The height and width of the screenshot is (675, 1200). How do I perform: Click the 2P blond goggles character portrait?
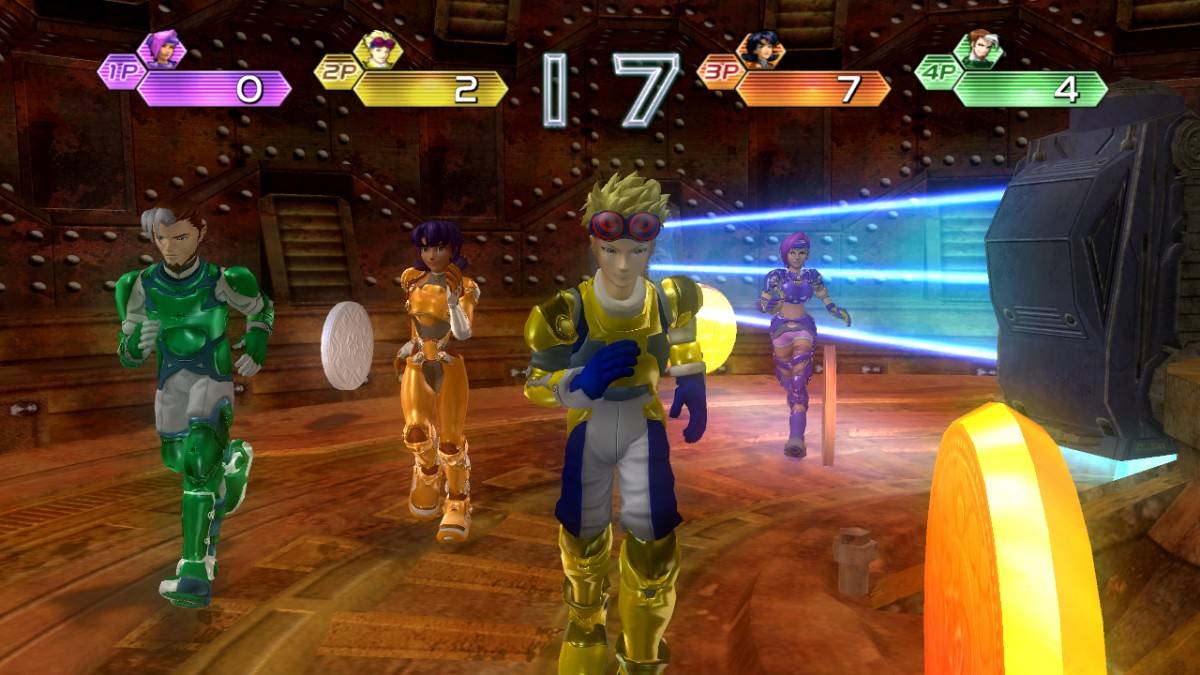click(378, 49)
